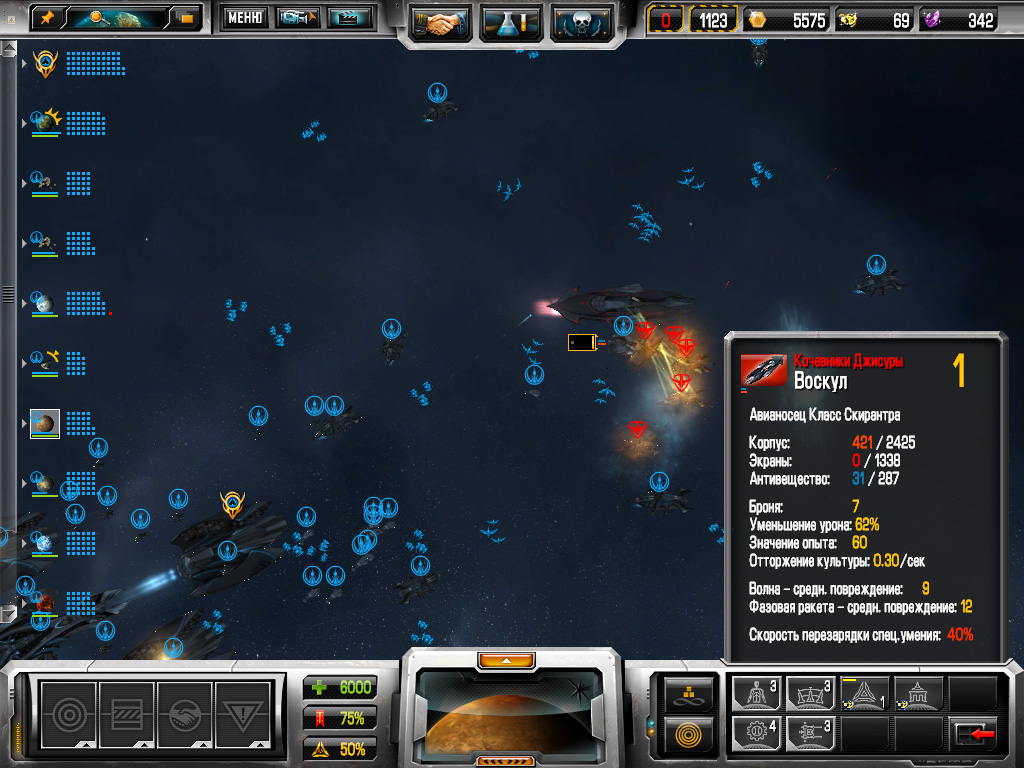Open the concentric circle targeting command

69,713
